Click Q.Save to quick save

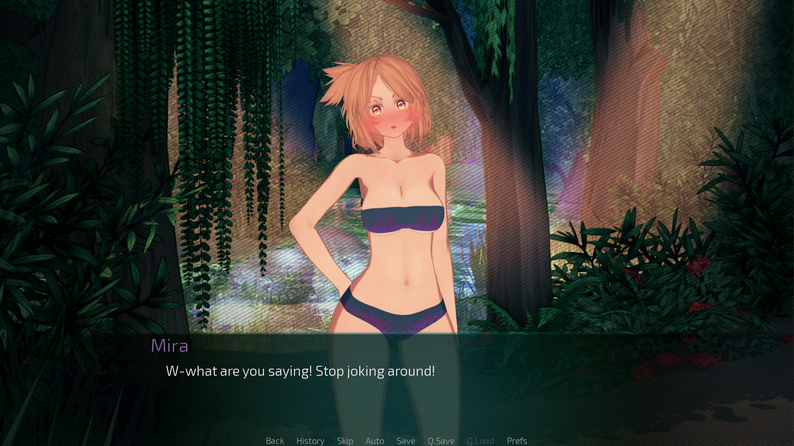(441, 440)
